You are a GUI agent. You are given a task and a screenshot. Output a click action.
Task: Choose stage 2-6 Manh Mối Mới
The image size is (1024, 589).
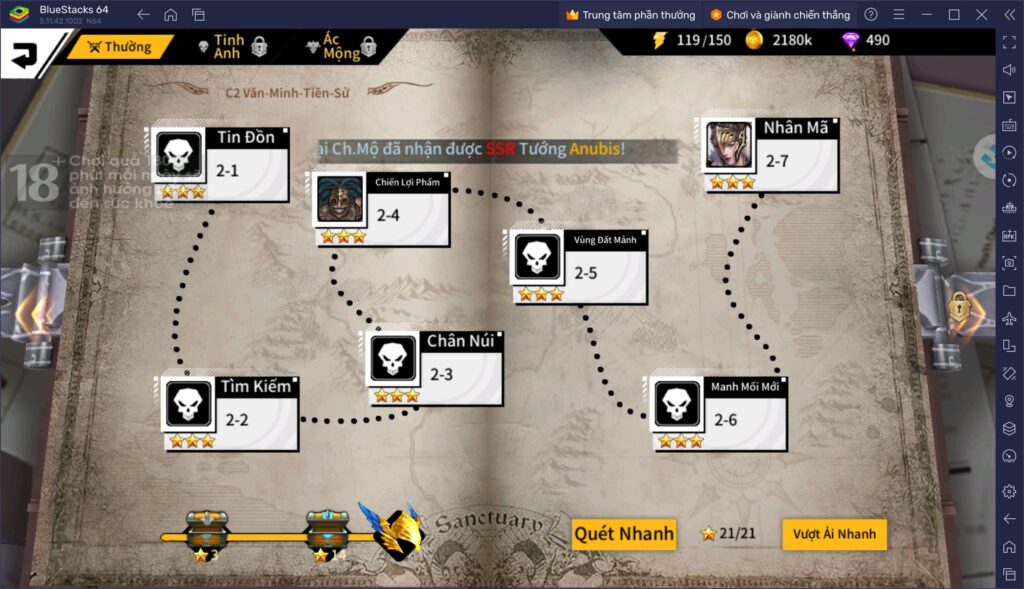pyautogui.click(x=718, y=413)
